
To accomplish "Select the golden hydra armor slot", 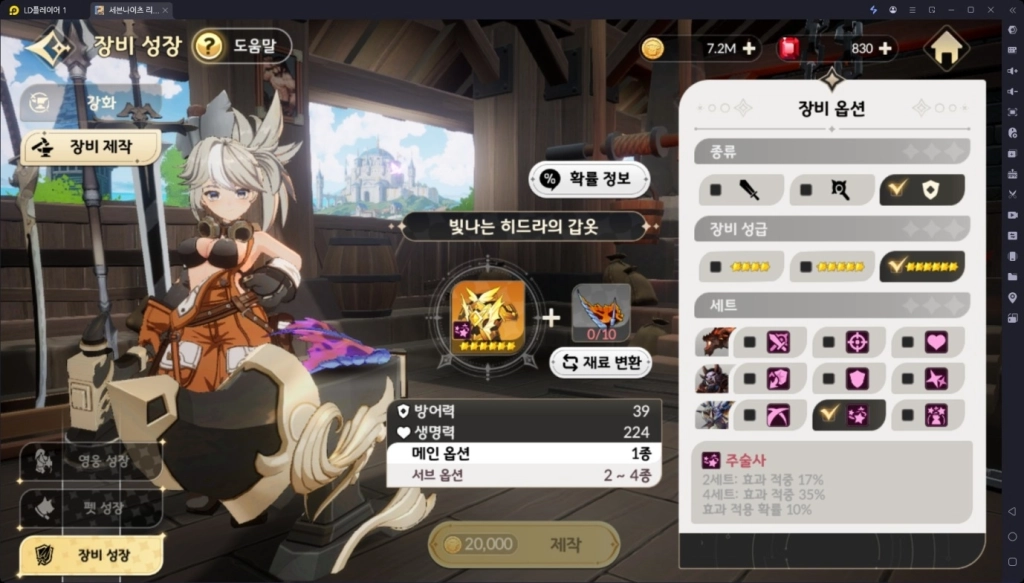I will click(x=488, y=310).
